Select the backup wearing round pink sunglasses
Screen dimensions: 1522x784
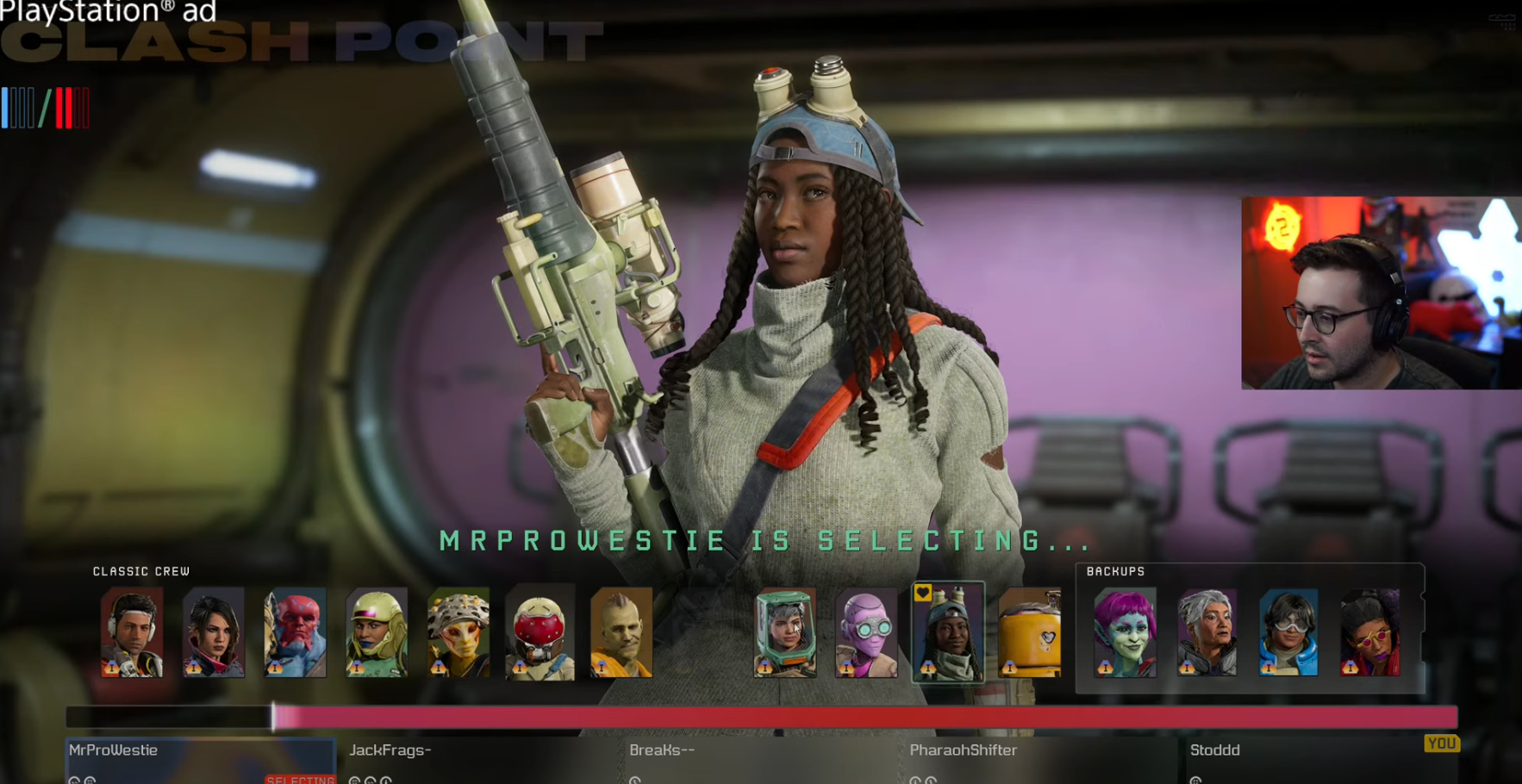(x=1369, y=632)
